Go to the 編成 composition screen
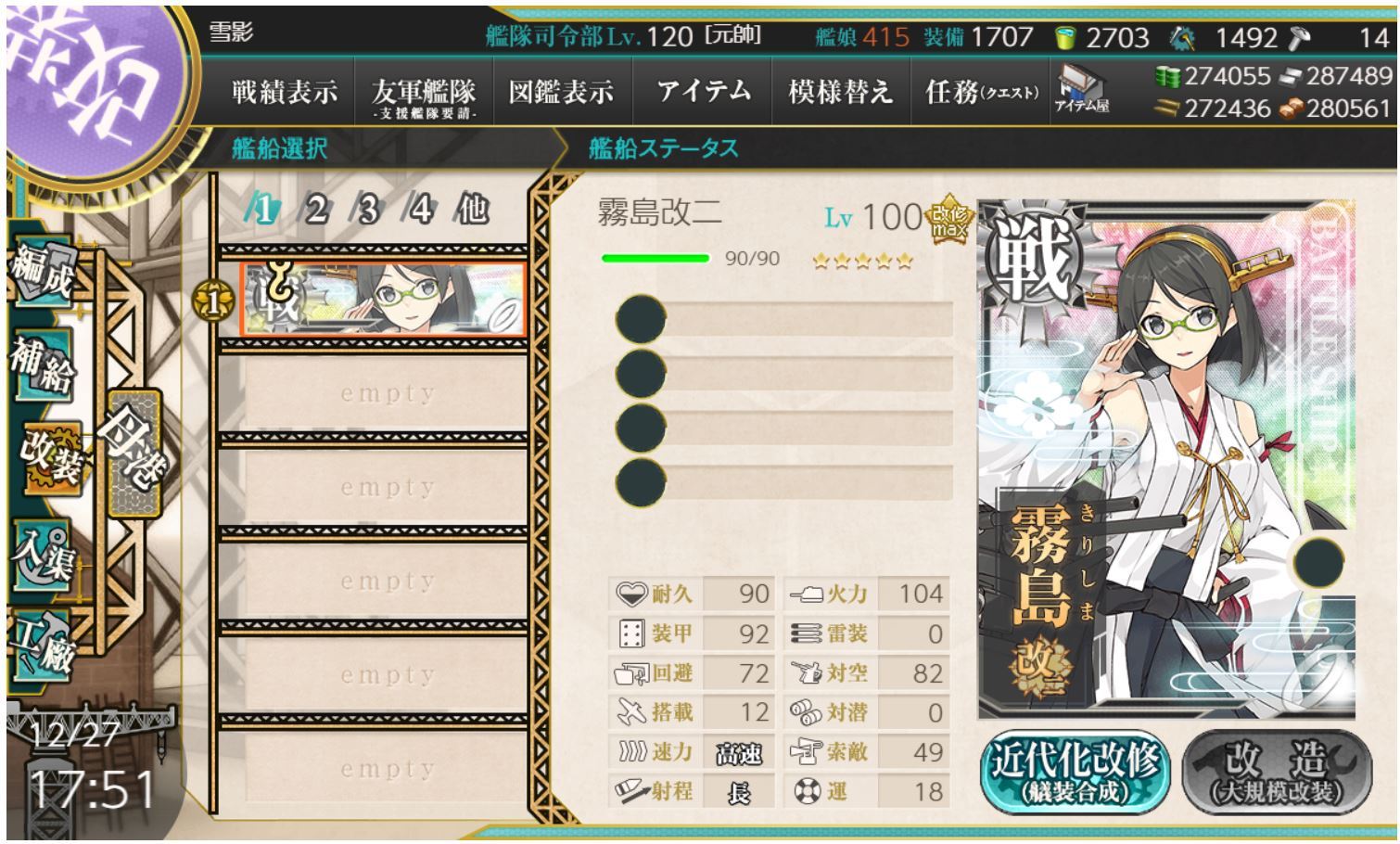1400x844 pixels. click(x=42, y=273)
